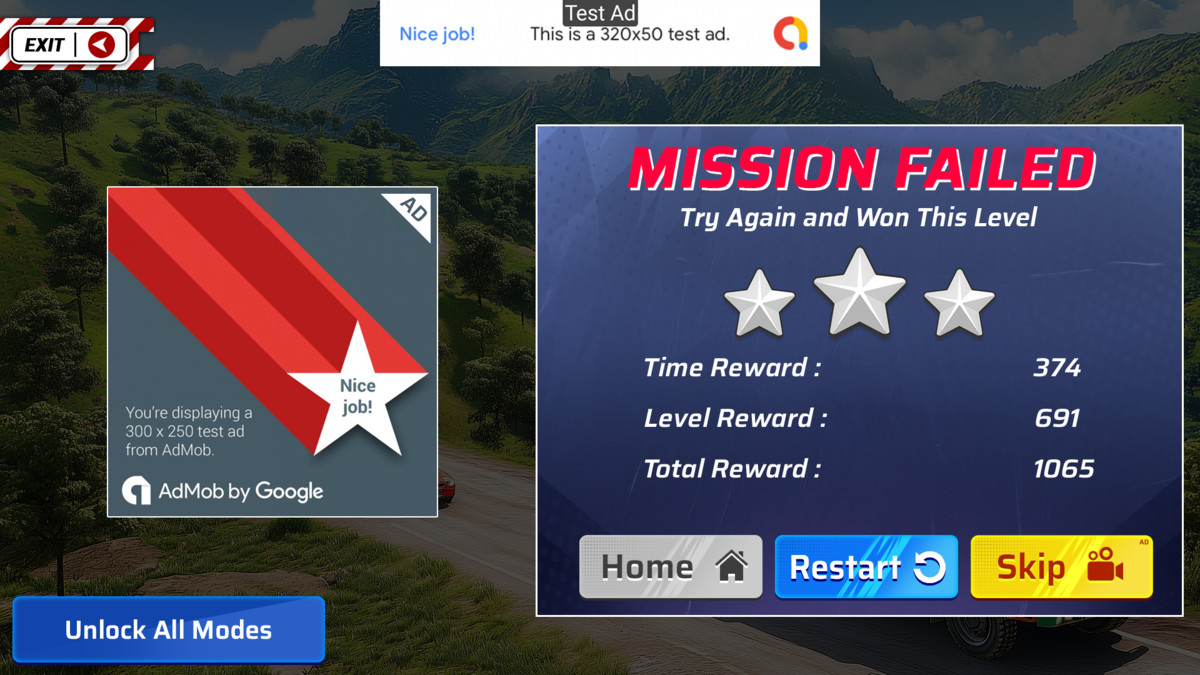
Task: Open the 320x50 test ad banner
Action: pyautogui.click(x=599, y=34)
